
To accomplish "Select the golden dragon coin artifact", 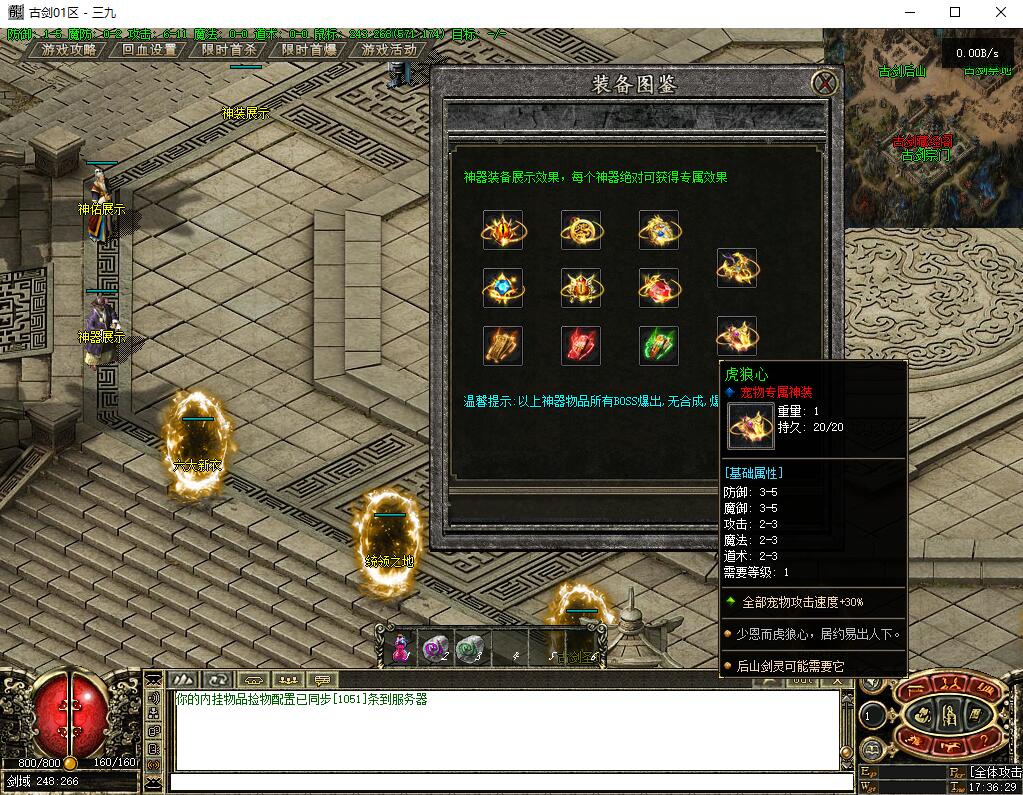I will (x=581, y=230).
